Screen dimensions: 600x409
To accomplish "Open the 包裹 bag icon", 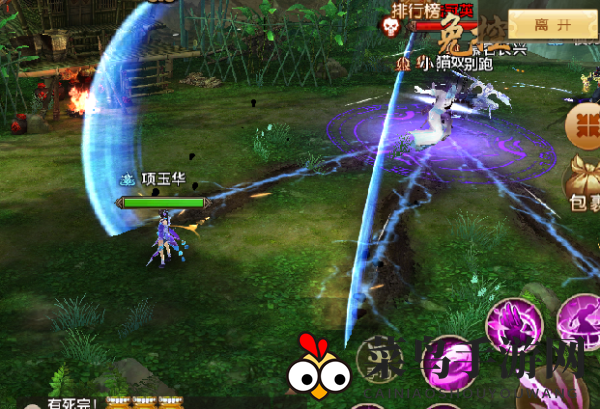I will tap(584, 191).
